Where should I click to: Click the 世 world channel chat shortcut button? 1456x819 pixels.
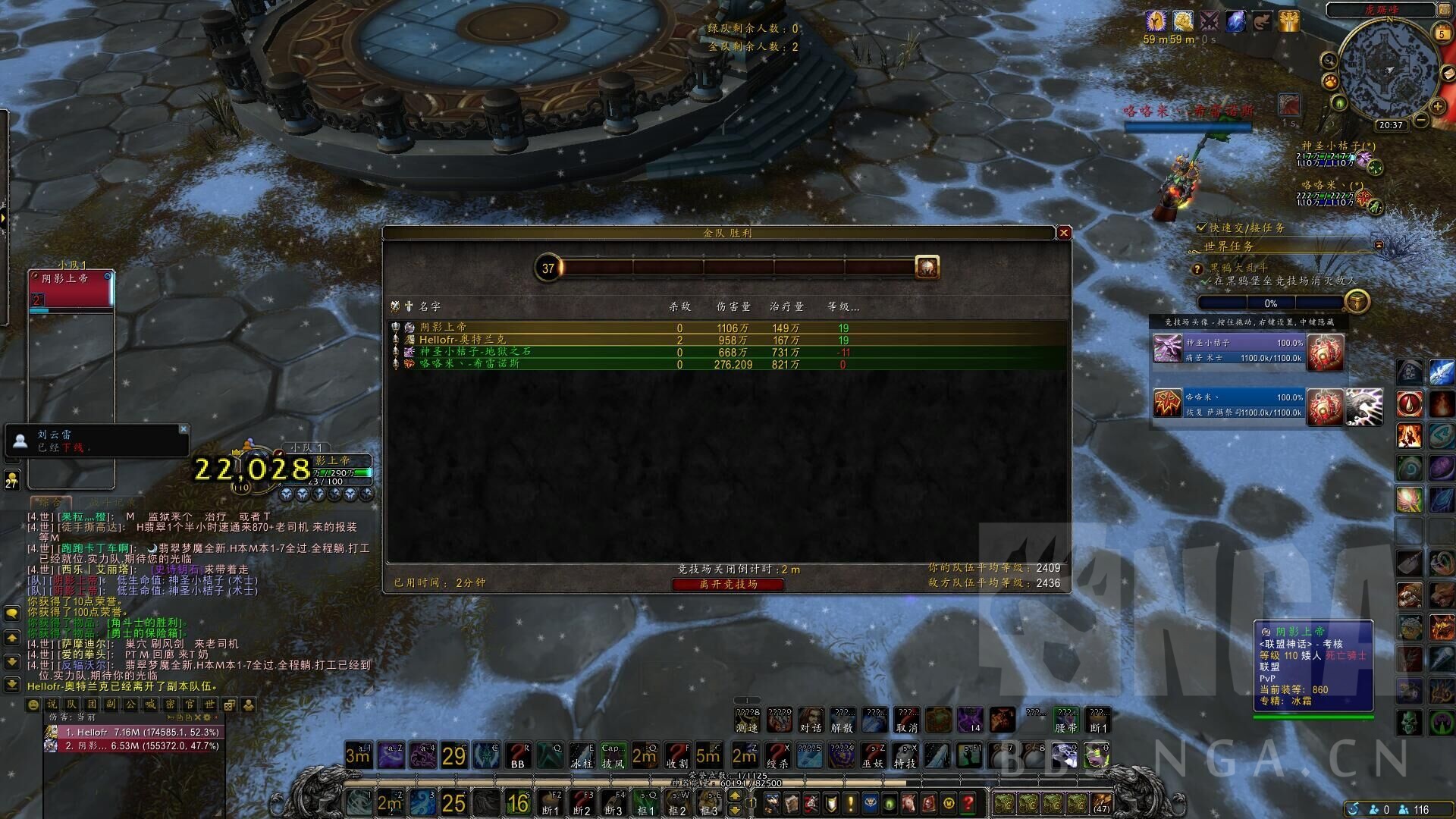click(x=210, y=705)
